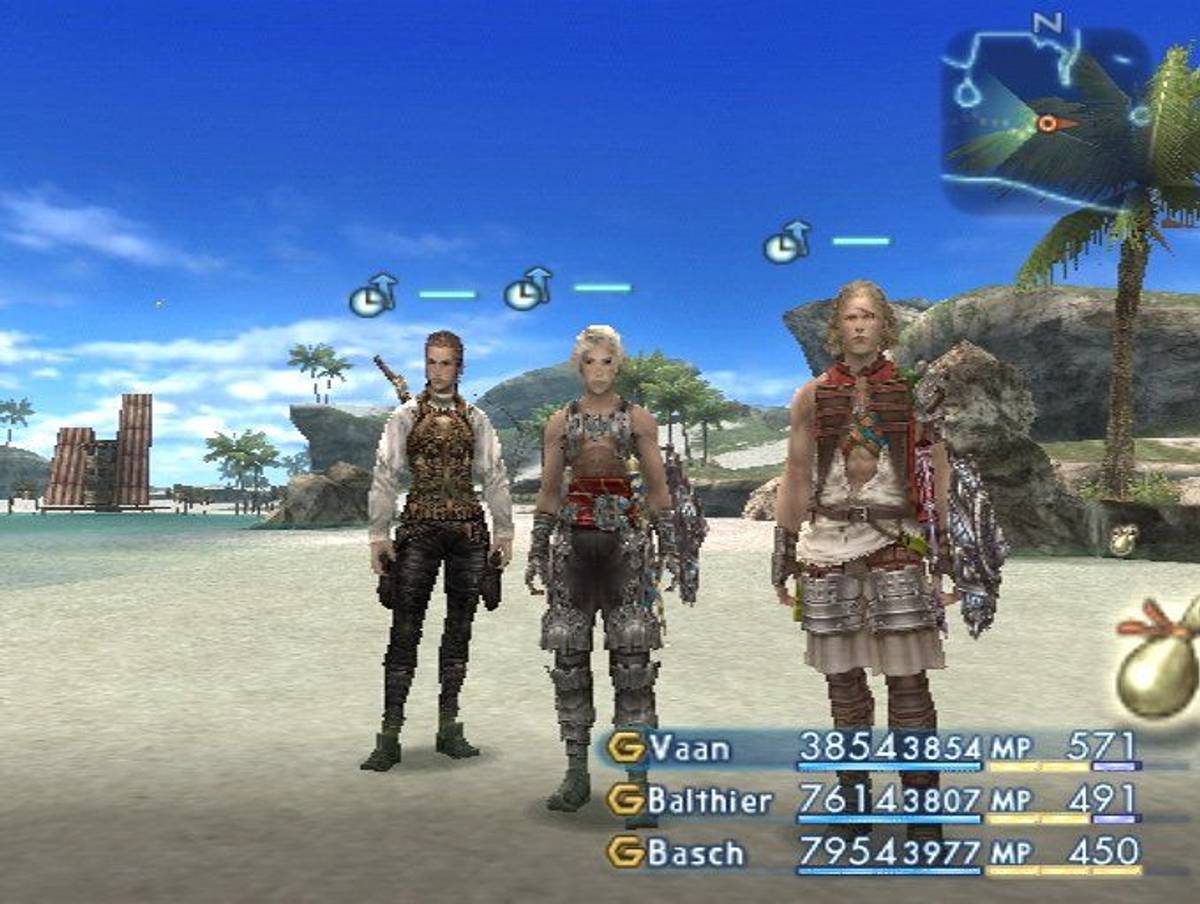Viewport: 1200px width, 904px height.
Task: Click the large loot bag icon
Action: click(x=1160, y=665)
